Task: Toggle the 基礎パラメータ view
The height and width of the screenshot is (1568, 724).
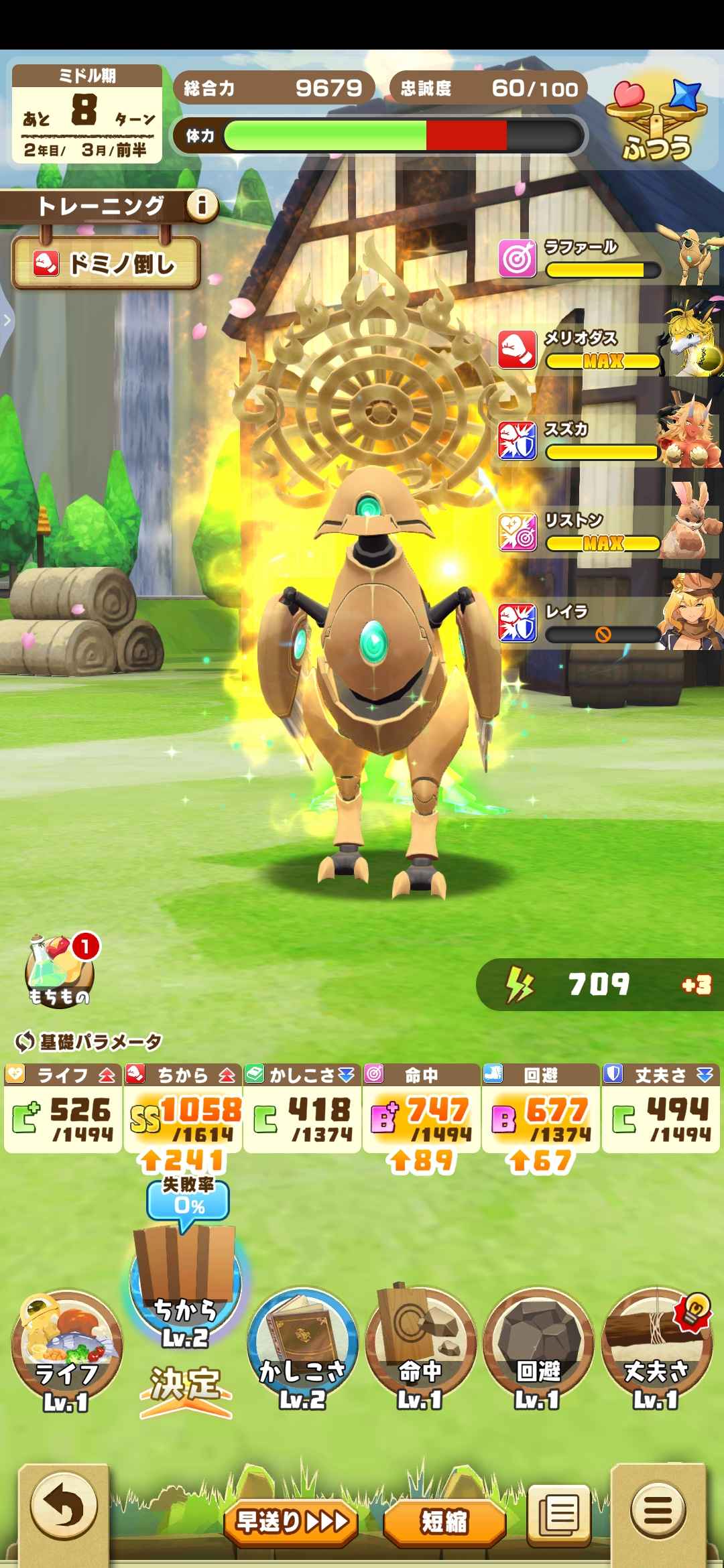Action: [x=88, y=1041]
